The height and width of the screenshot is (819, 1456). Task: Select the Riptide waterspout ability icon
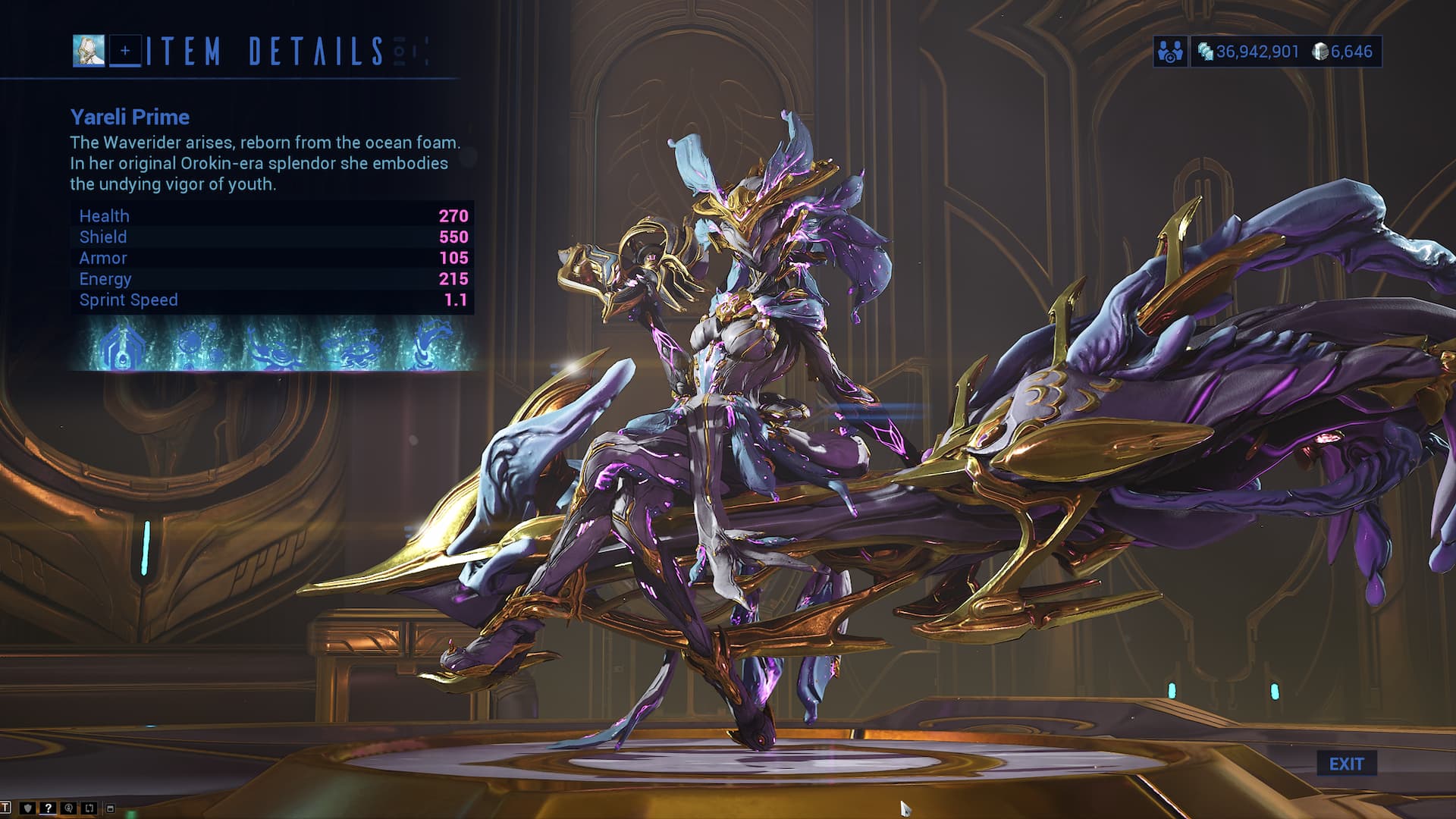click(x=430, y=346)
